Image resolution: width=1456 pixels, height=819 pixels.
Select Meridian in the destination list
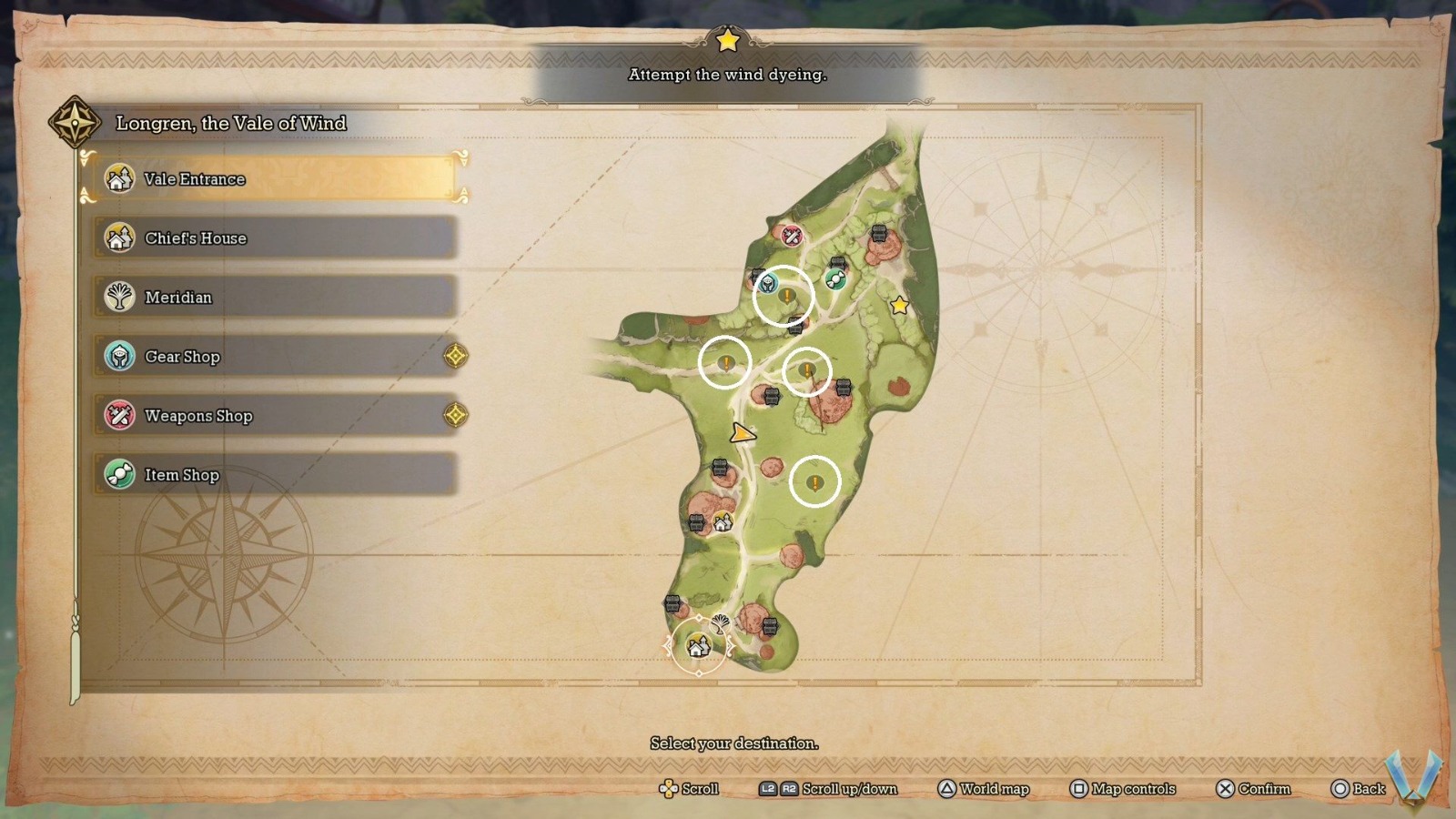coord(273,298)
